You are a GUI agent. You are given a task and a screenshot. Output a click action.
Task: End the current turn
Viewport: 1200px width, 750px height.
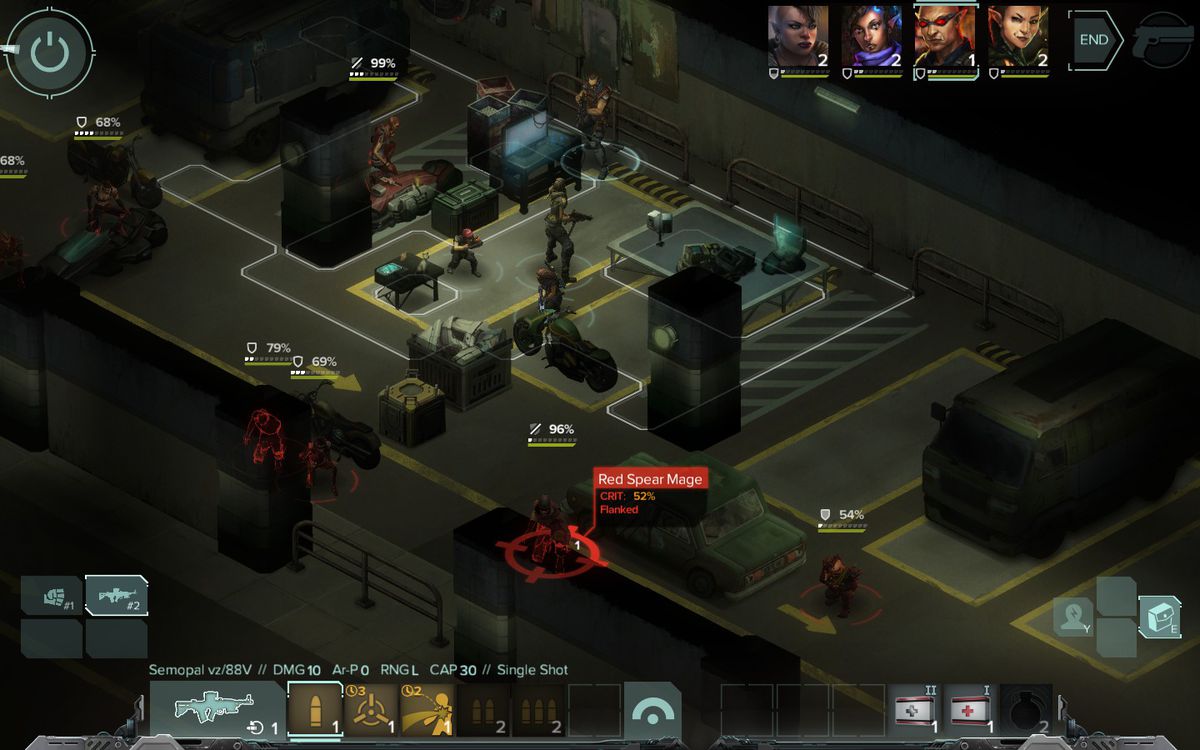1093,40
